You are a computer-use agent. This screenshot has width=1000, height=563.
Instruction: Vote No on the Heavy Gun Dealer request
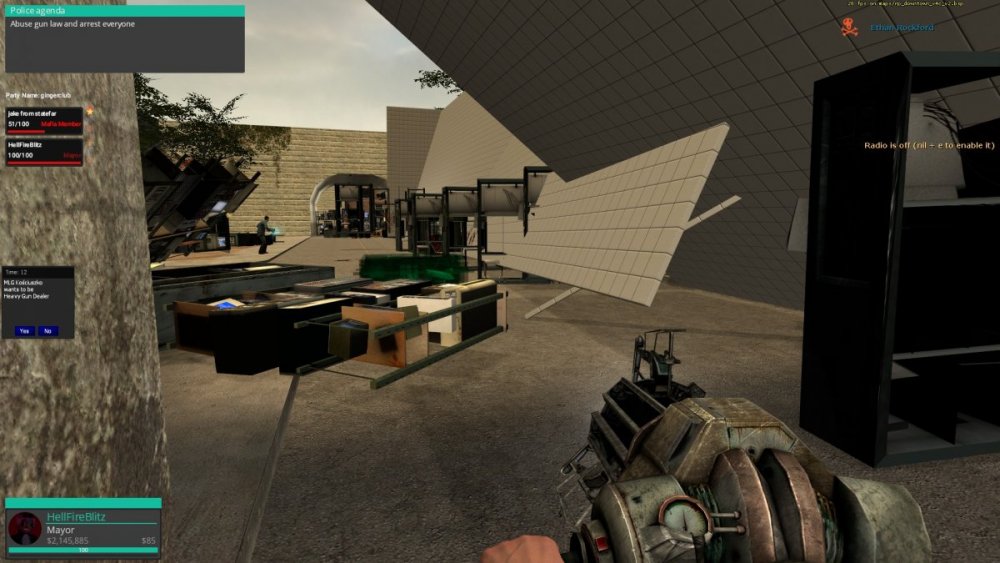coord(48,330)
